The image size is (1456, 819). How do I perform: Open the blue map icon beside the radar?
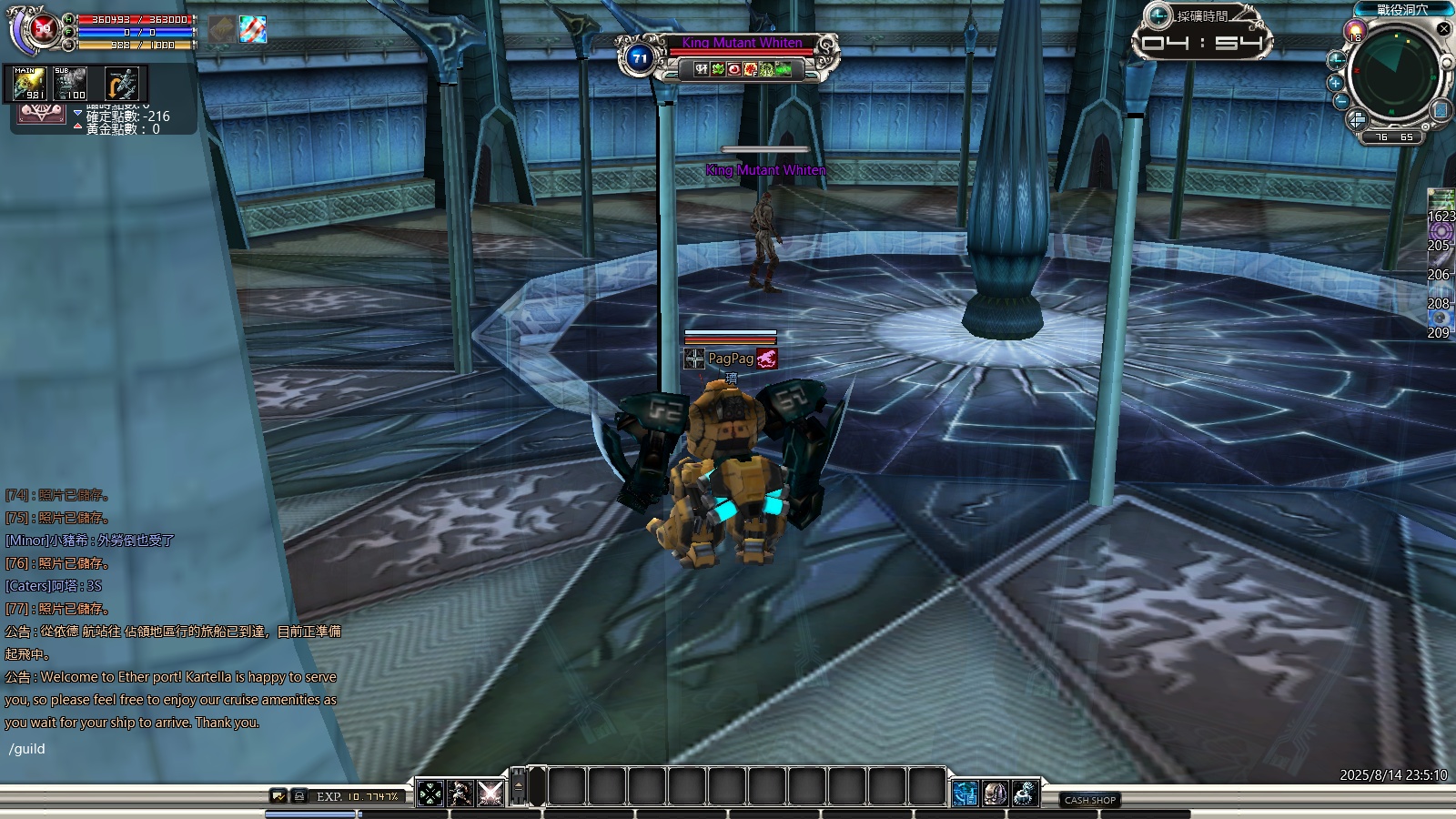tap(1441, 110)
